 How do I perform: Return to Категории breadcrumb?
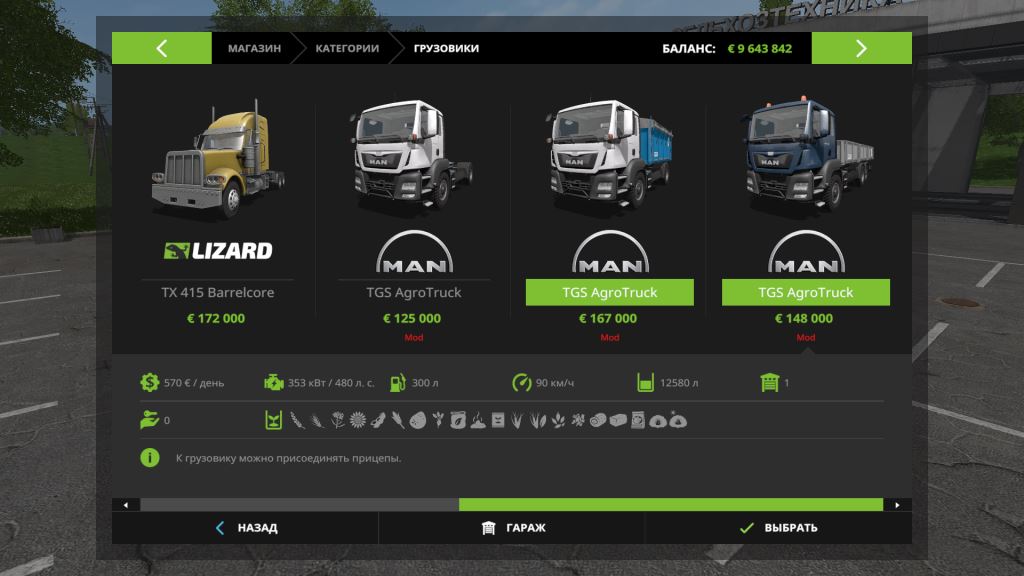(x=347, y=48)
